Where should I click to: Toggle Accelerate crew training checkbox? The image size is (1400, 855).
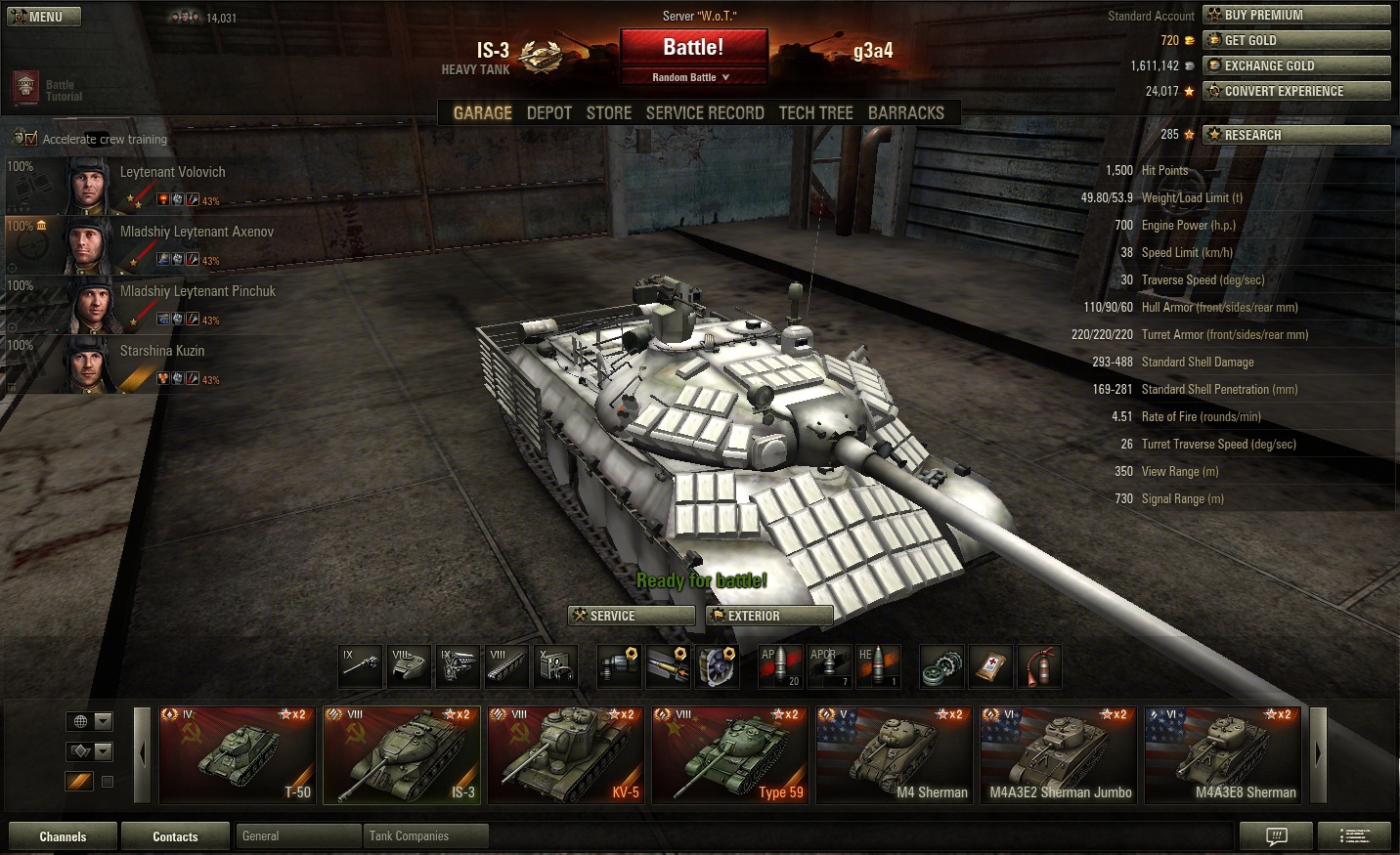[31, 139]
